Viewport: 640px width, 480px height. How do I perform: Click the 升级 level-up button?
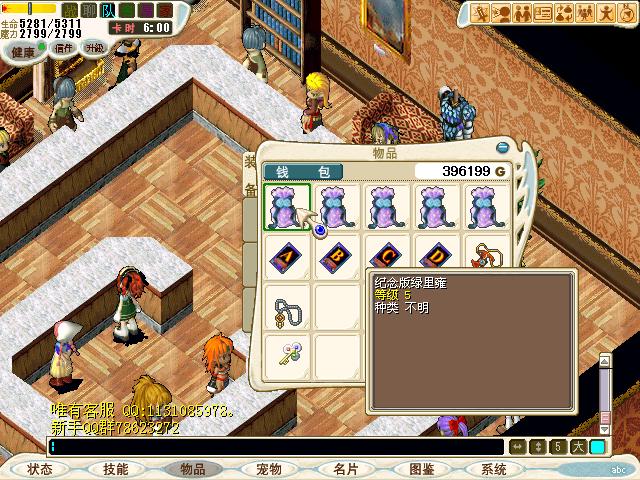[94, 47]
